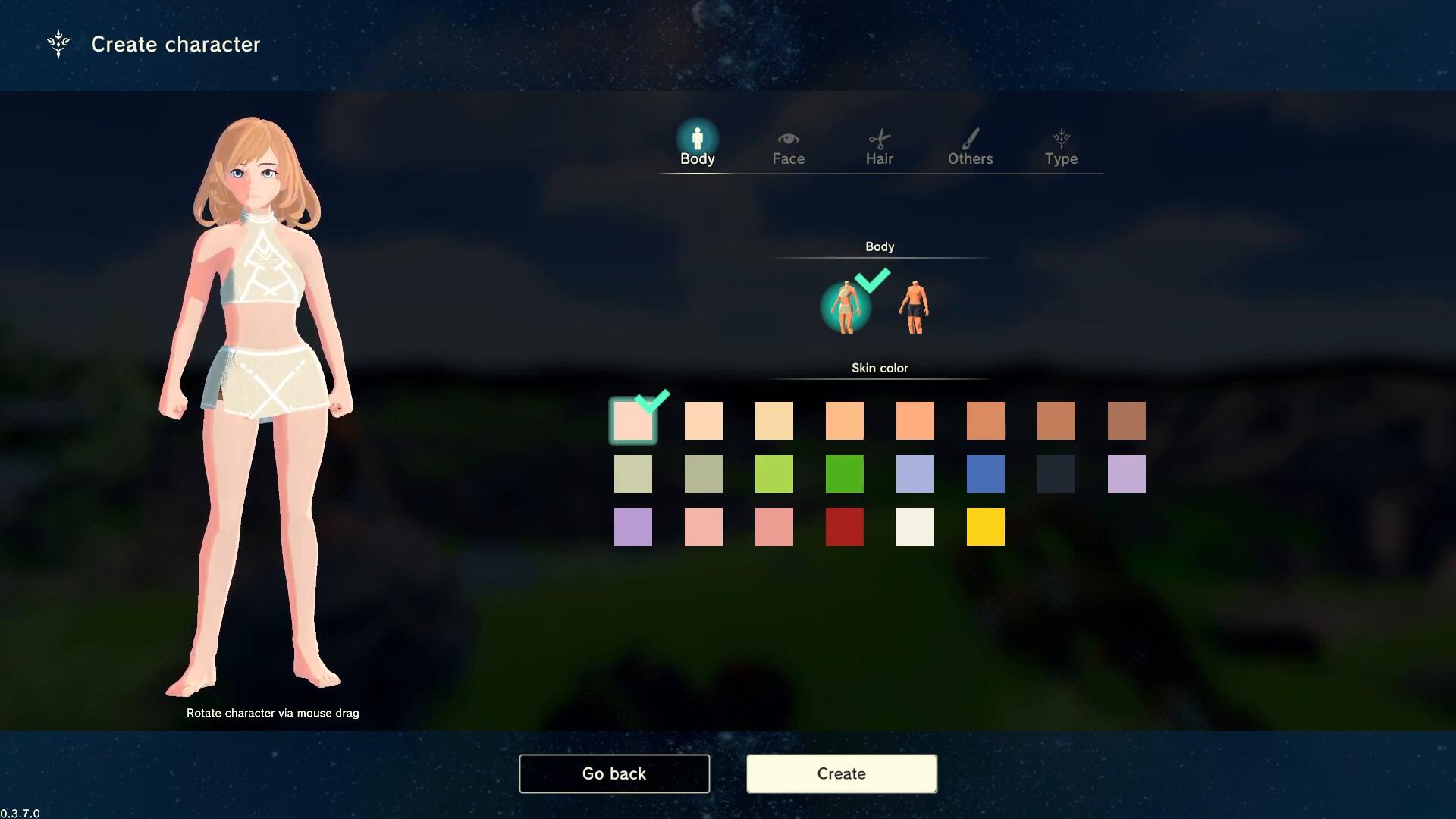Return with the Go back button
Image resolution: width=1456 pixels, height=819 pixels.
point(613,773)
